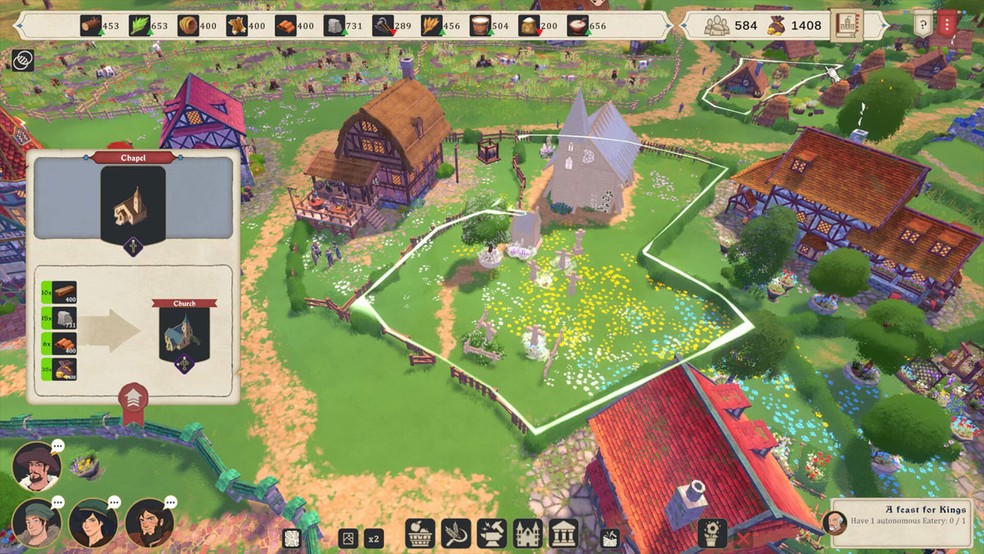The height and width of the screenshot is (554, 984).
Task: Open the food basket build category
Action: (420, 533)
